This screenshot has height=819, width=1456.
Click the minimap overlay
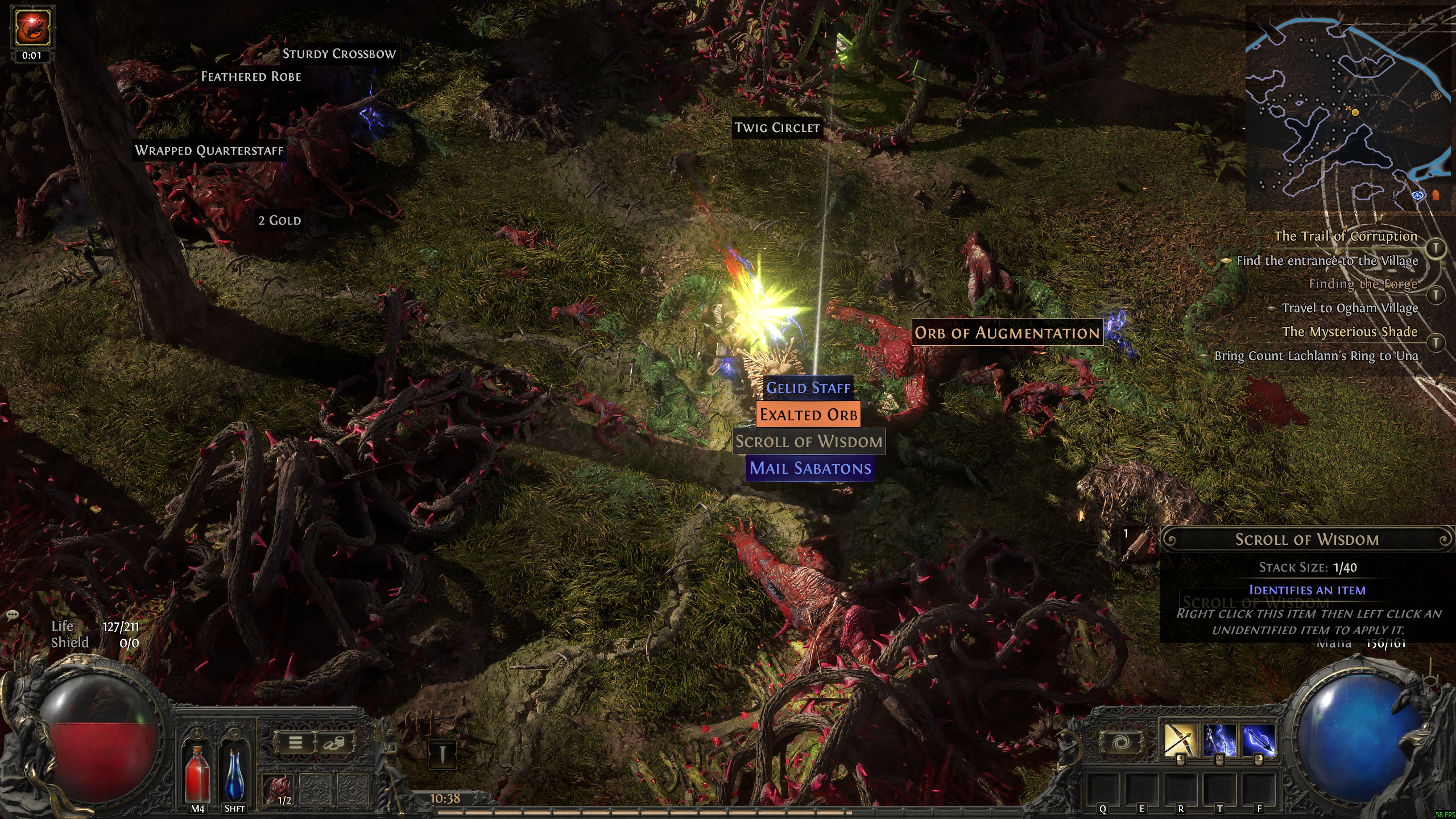(1348, 108)
